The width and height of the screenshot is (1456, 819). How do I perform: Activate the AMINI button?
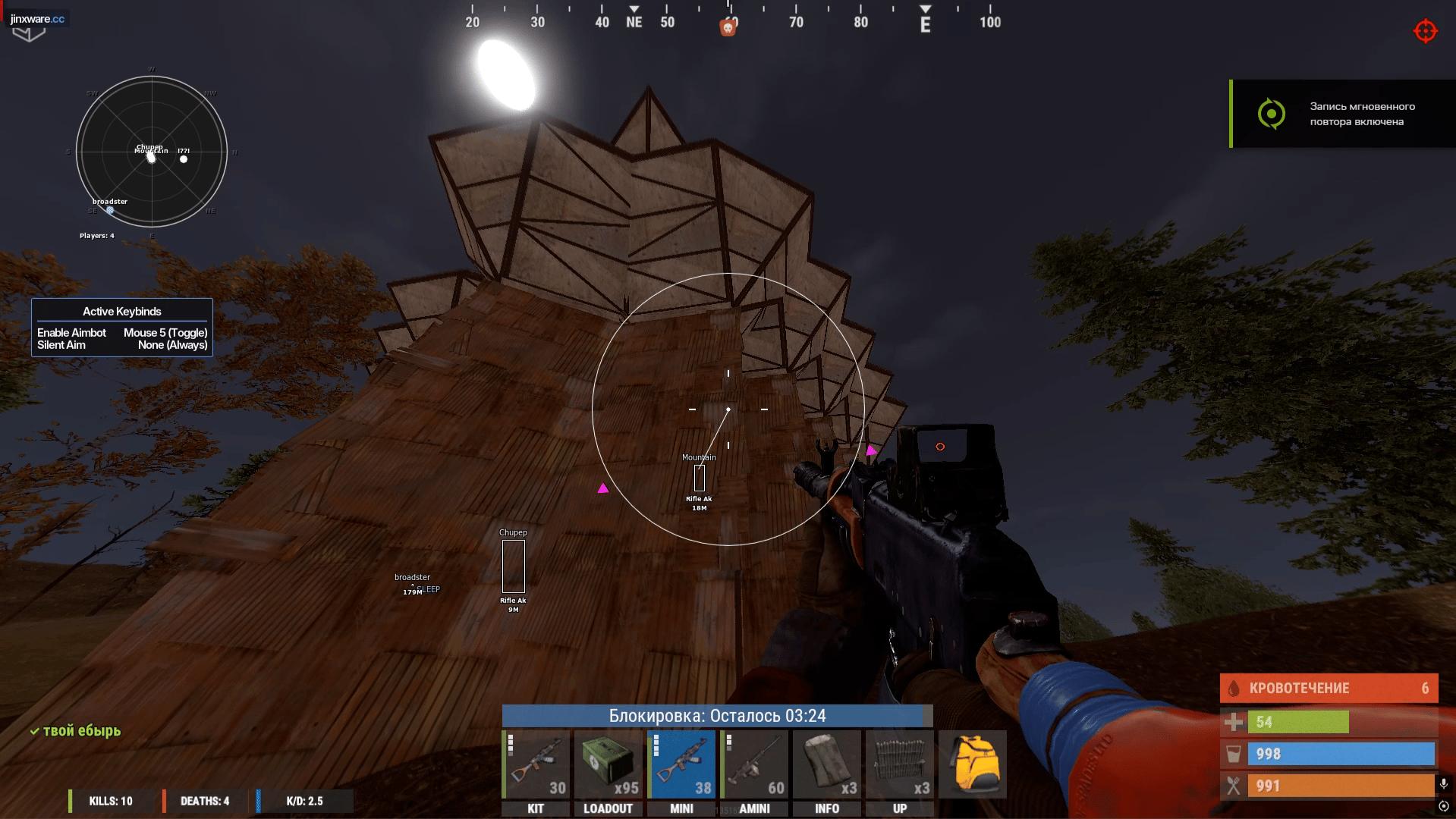[x=754, y=808]
